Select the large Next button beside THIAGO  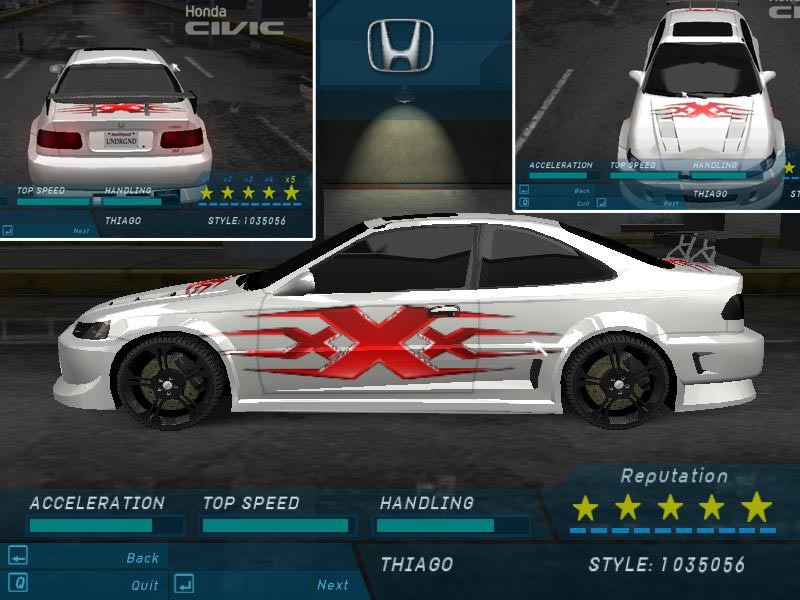click(x=332, y=585)
